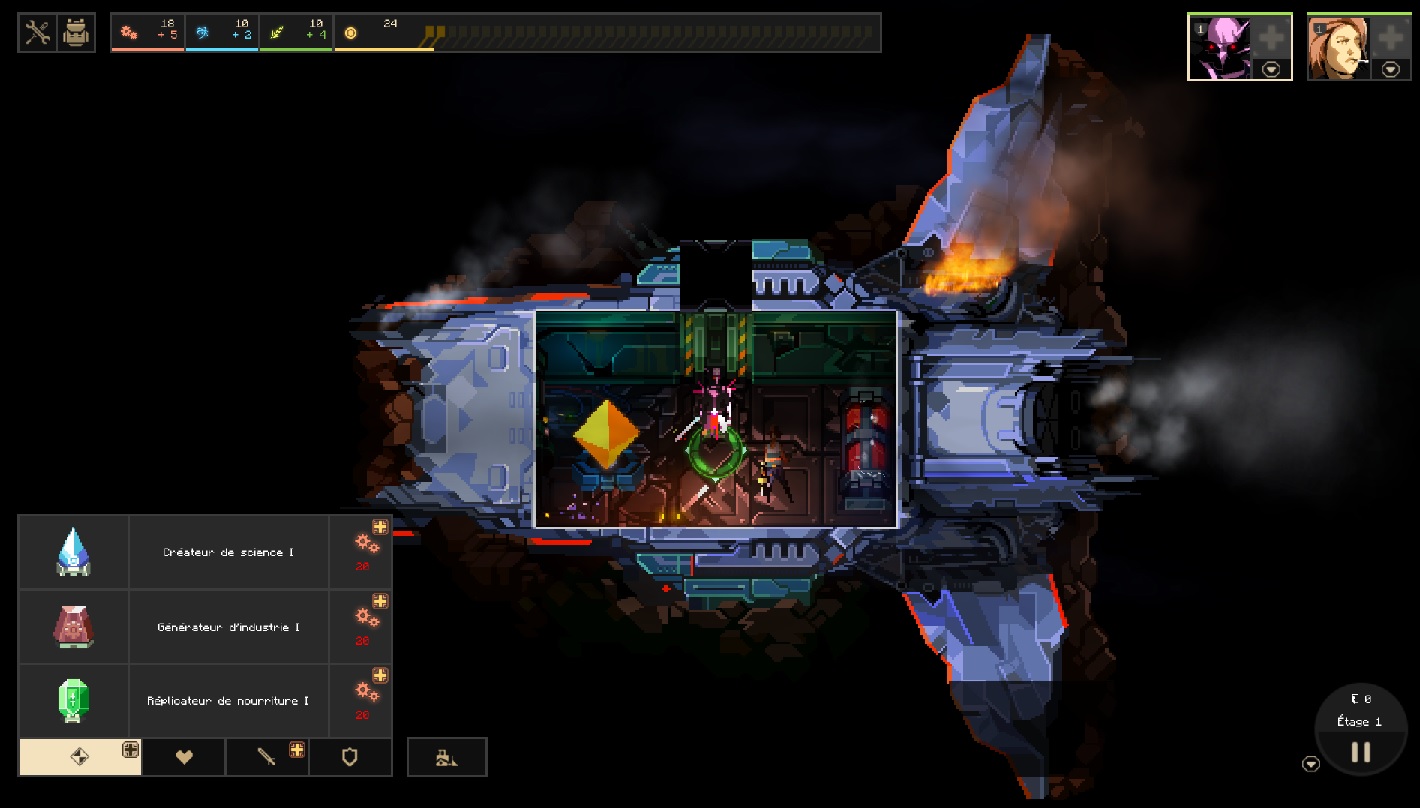Expand the purple hero's skill panel

(x=1271, y=68)
